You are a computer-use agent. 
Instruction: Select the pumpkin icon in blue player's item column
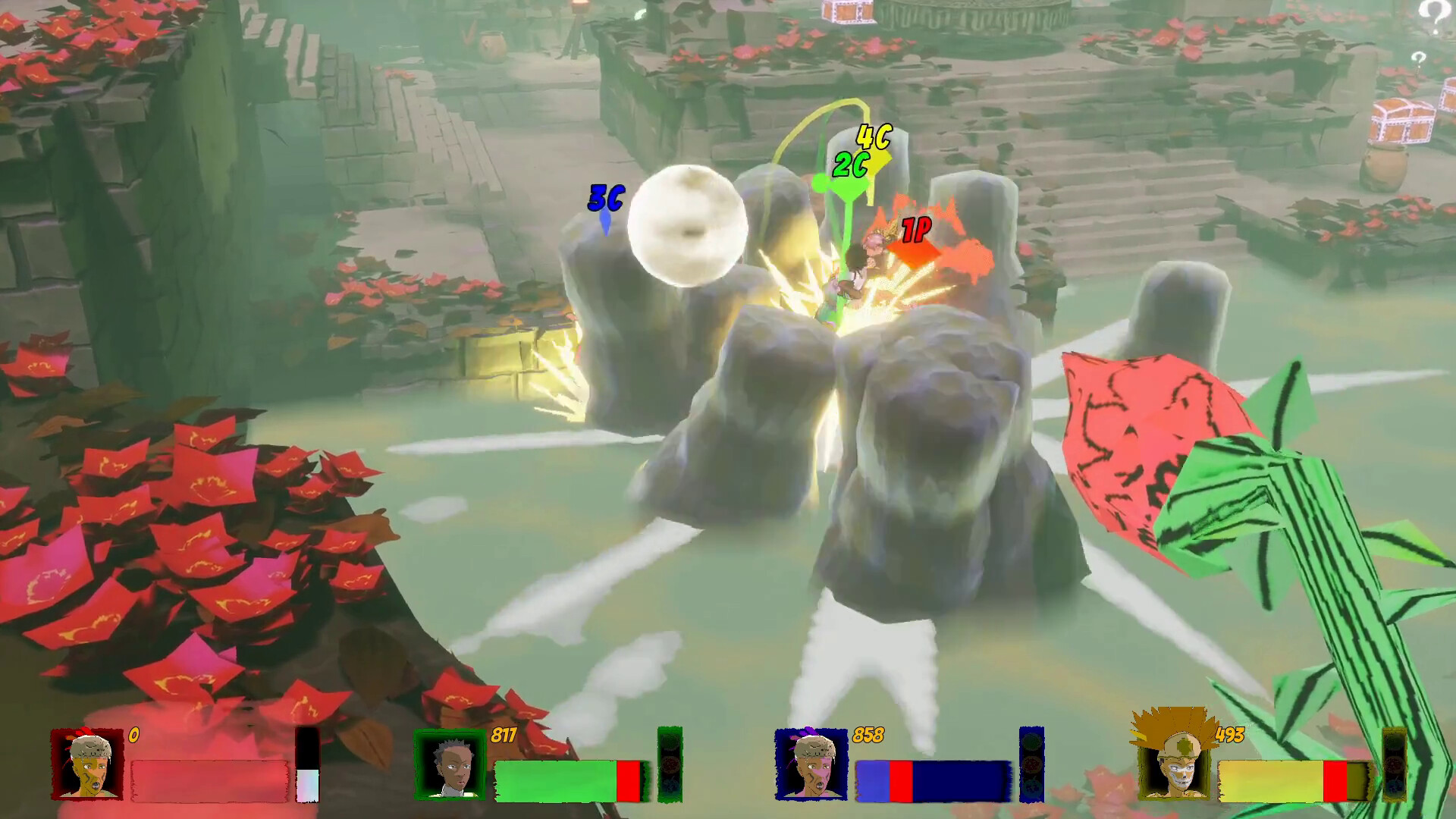coord(1031,789)
